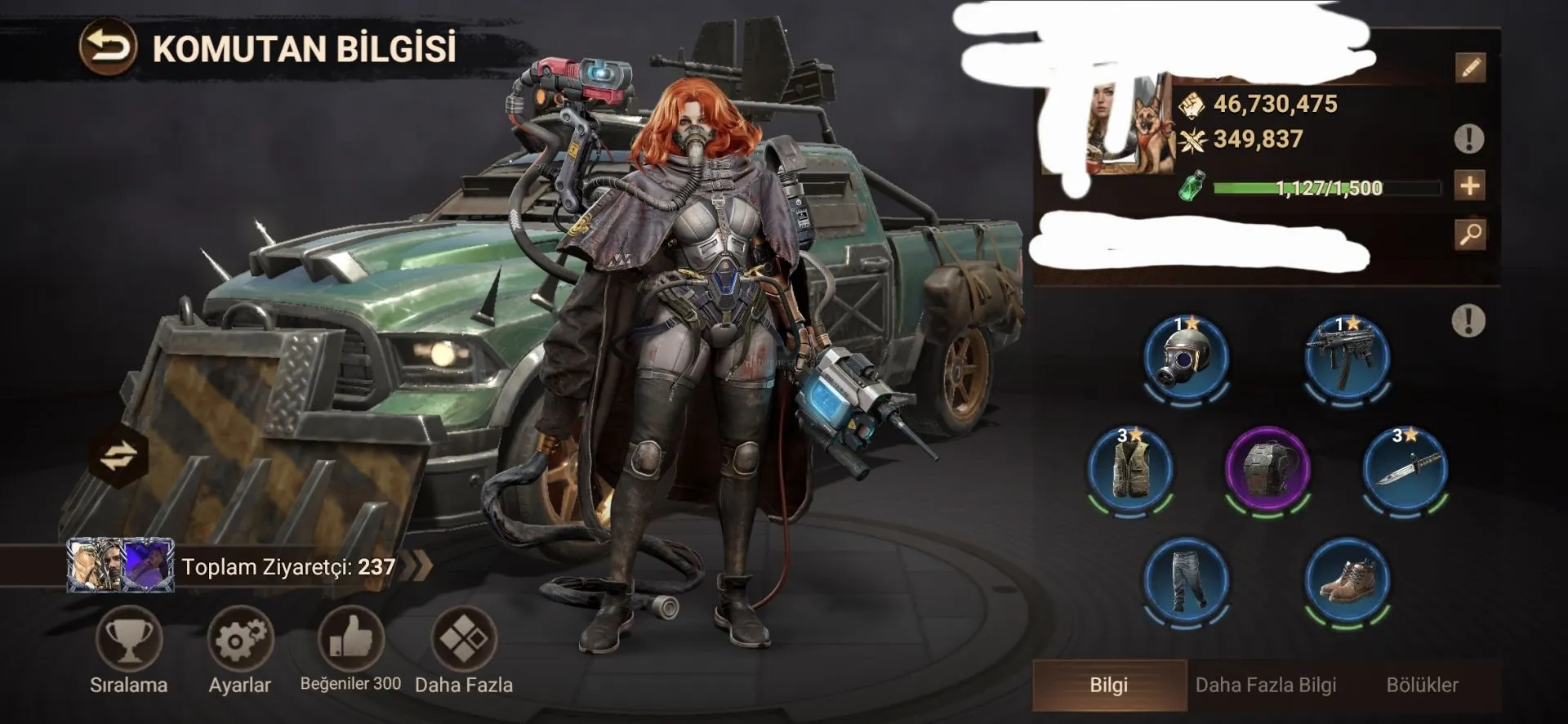Viewport: 1568px width, 724px height.
Task: Switch to the Bilgi tab
Action: [1108, 685]
